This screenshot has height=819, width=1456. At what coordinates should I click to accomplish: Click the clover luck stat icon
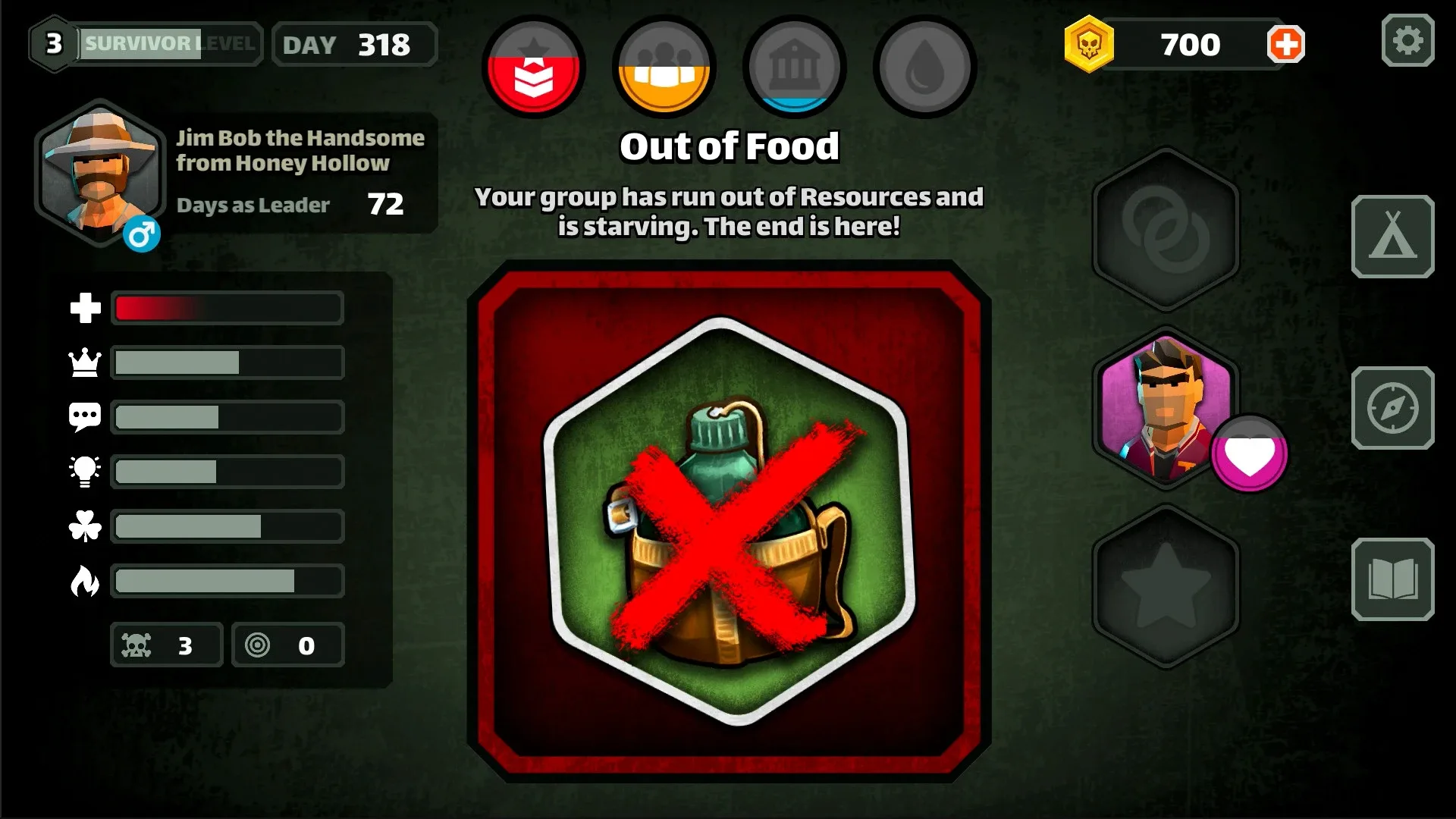coord(86,526)
